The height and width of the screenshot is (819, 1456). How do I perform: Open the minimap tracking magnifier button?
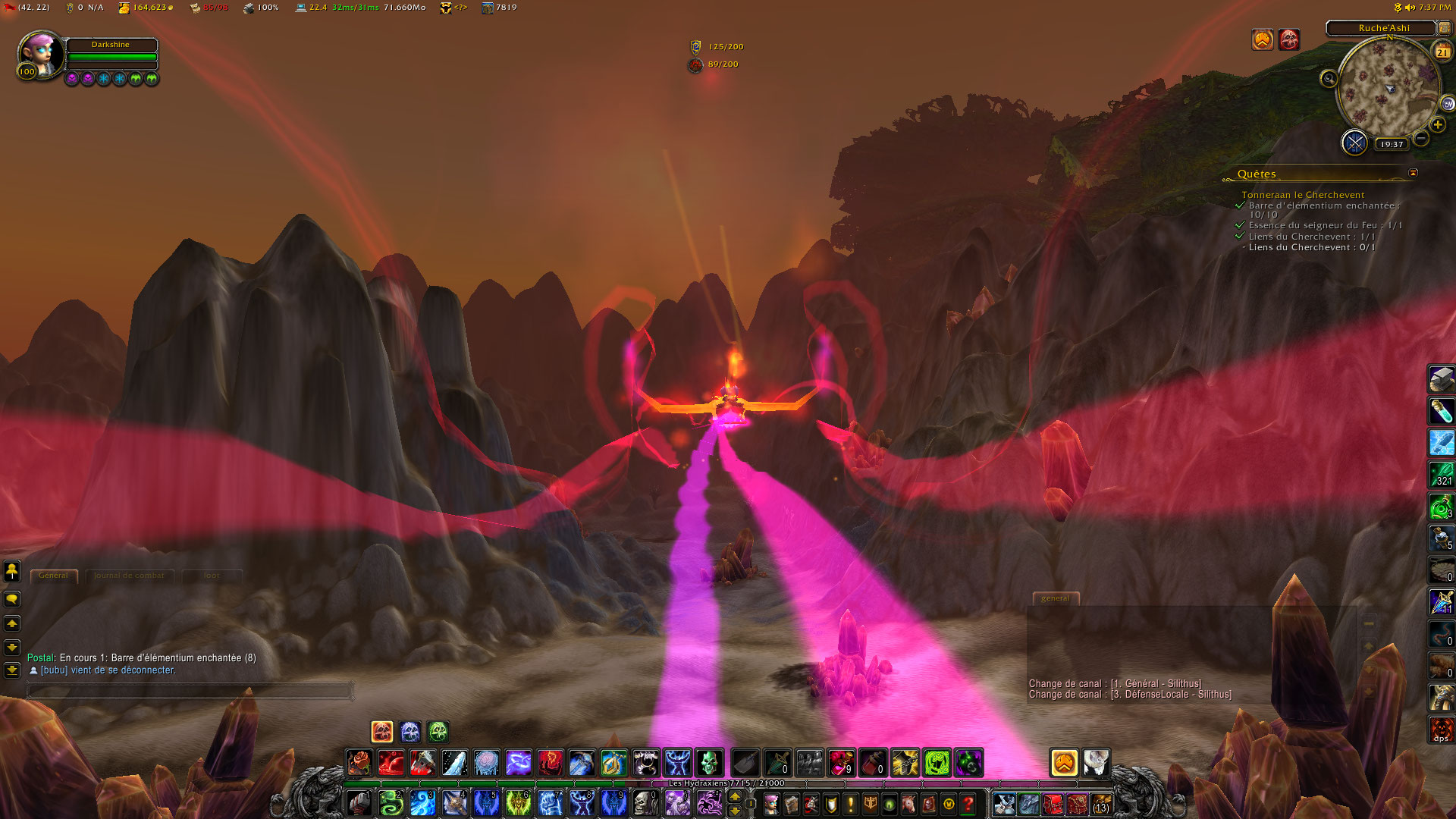pyautogui.click(x=1329, y=78)
